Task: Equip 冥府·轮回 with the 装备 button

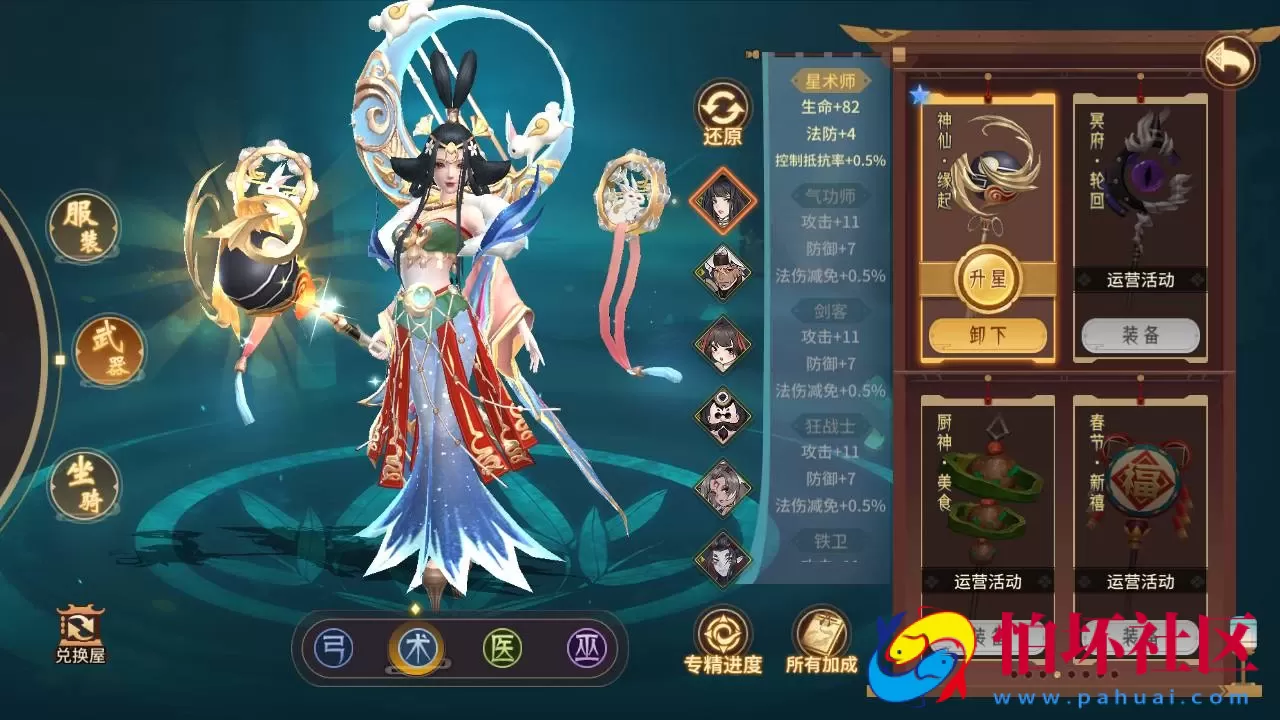Action: pyautogui.click(x=1140, y=337)
